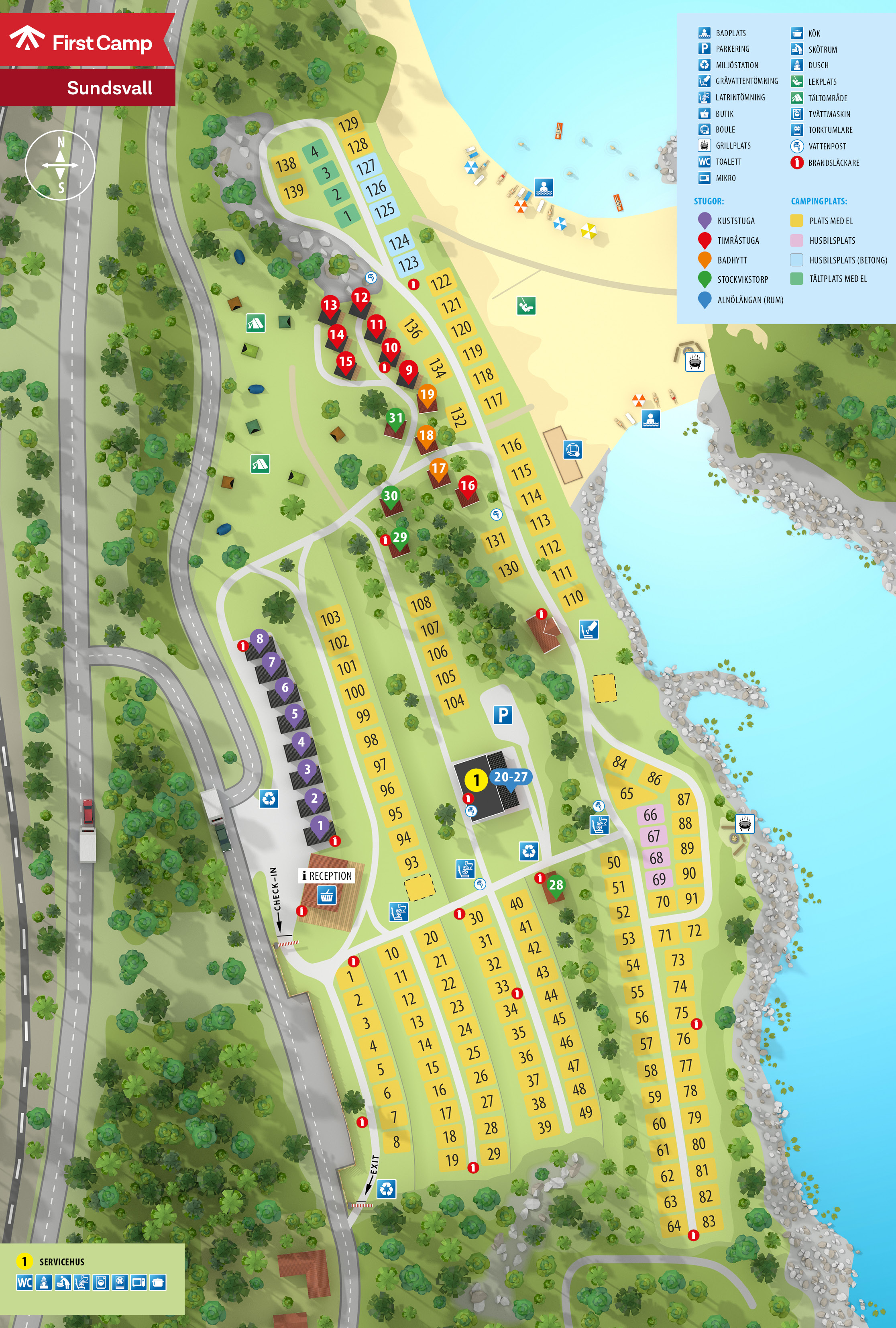The height and width of the screenshot is (1328, 896).
Task: Choose the green cabin marker 31
Action: pos(395,418)
